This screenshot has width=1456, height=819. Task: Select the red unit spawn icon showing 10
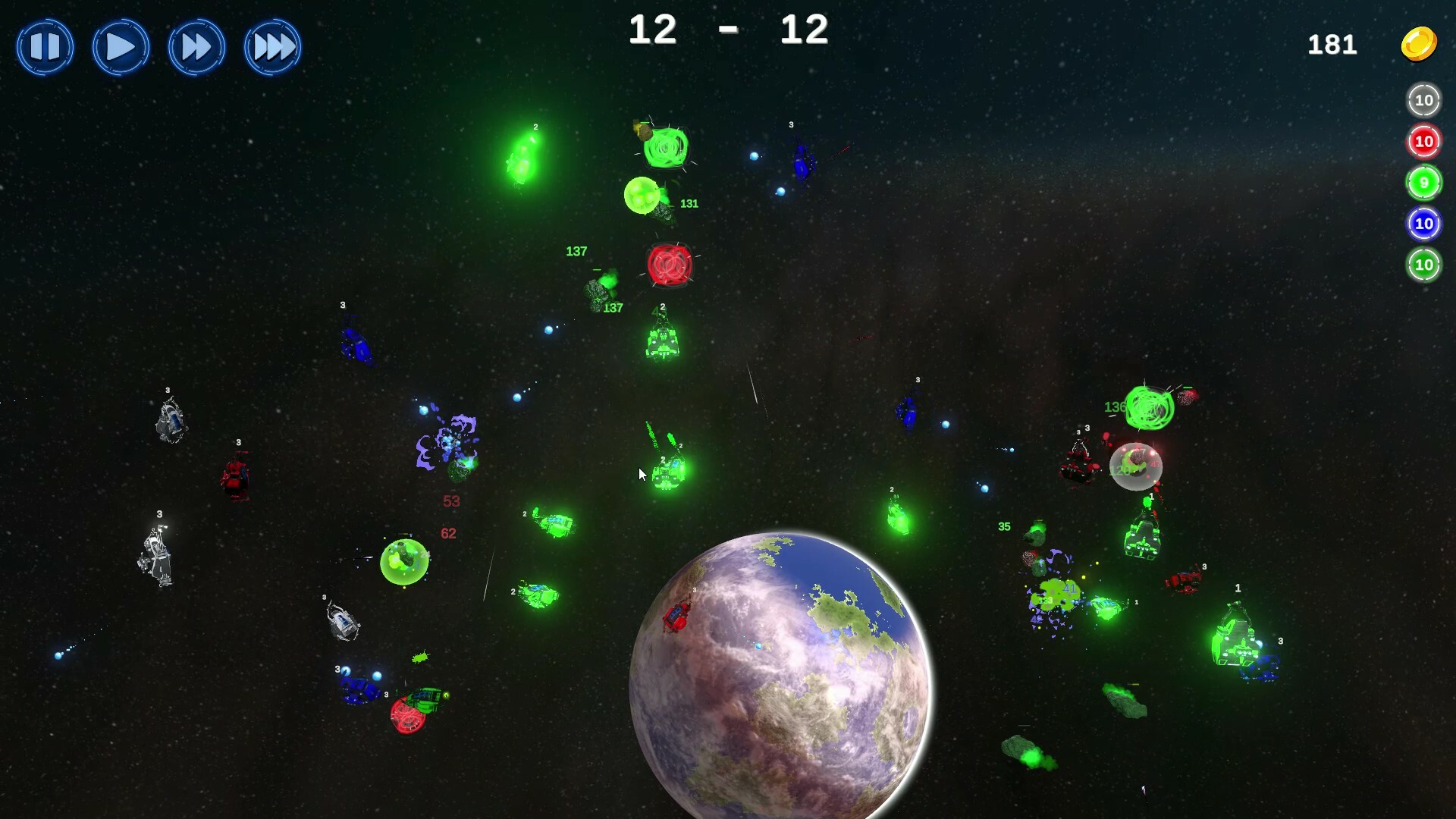[x=1423, y=141]
